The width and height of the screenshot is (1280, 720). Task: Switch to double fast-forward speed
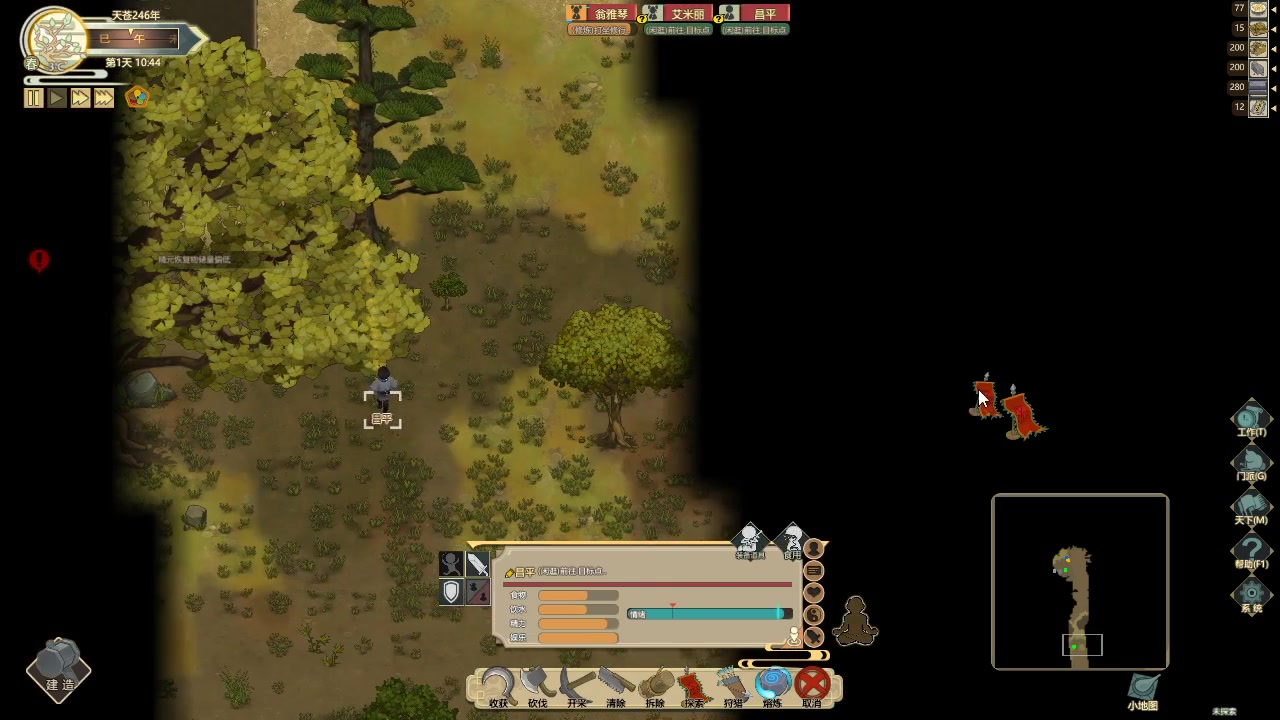point(80,98)
